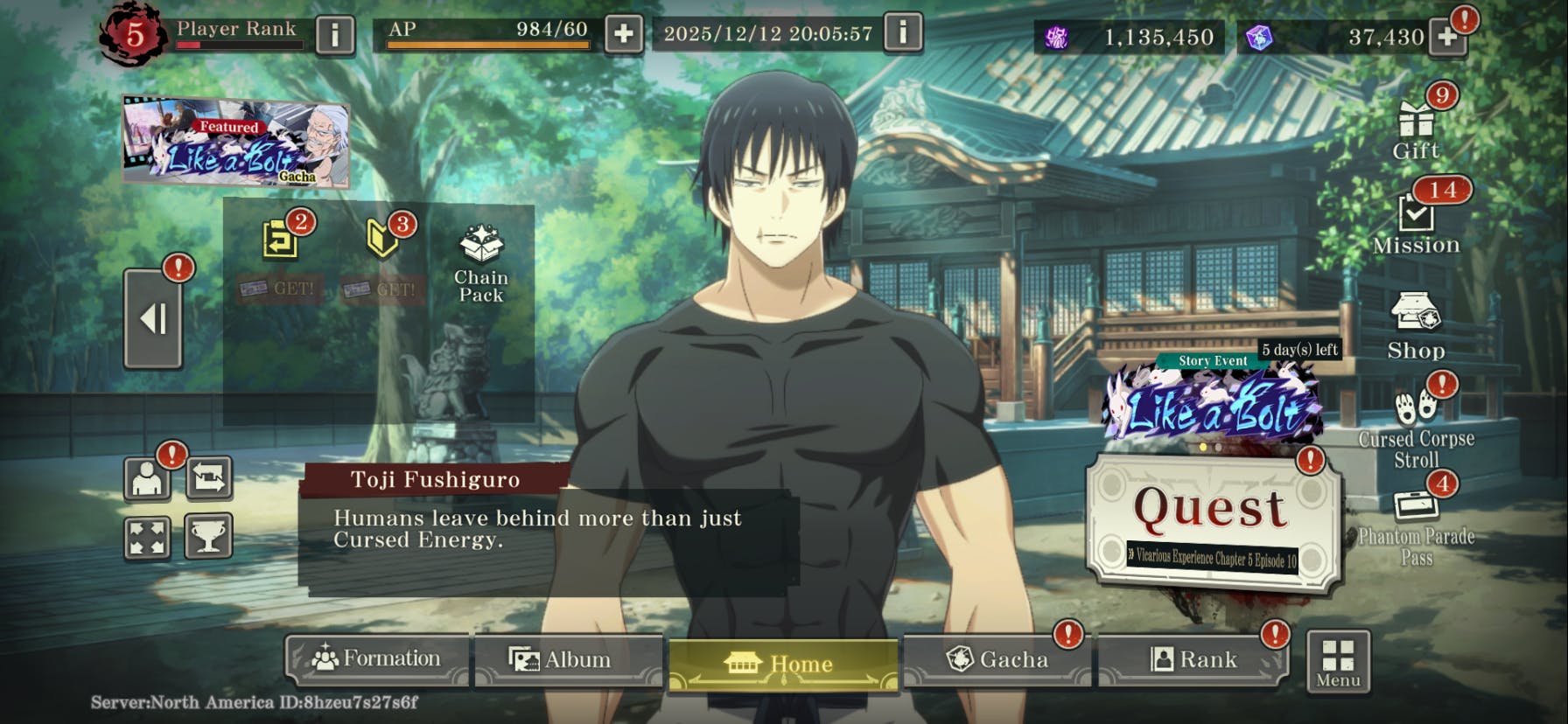1568x724 pixels.
Task: Add AP with the plus button
Action: 624,34
